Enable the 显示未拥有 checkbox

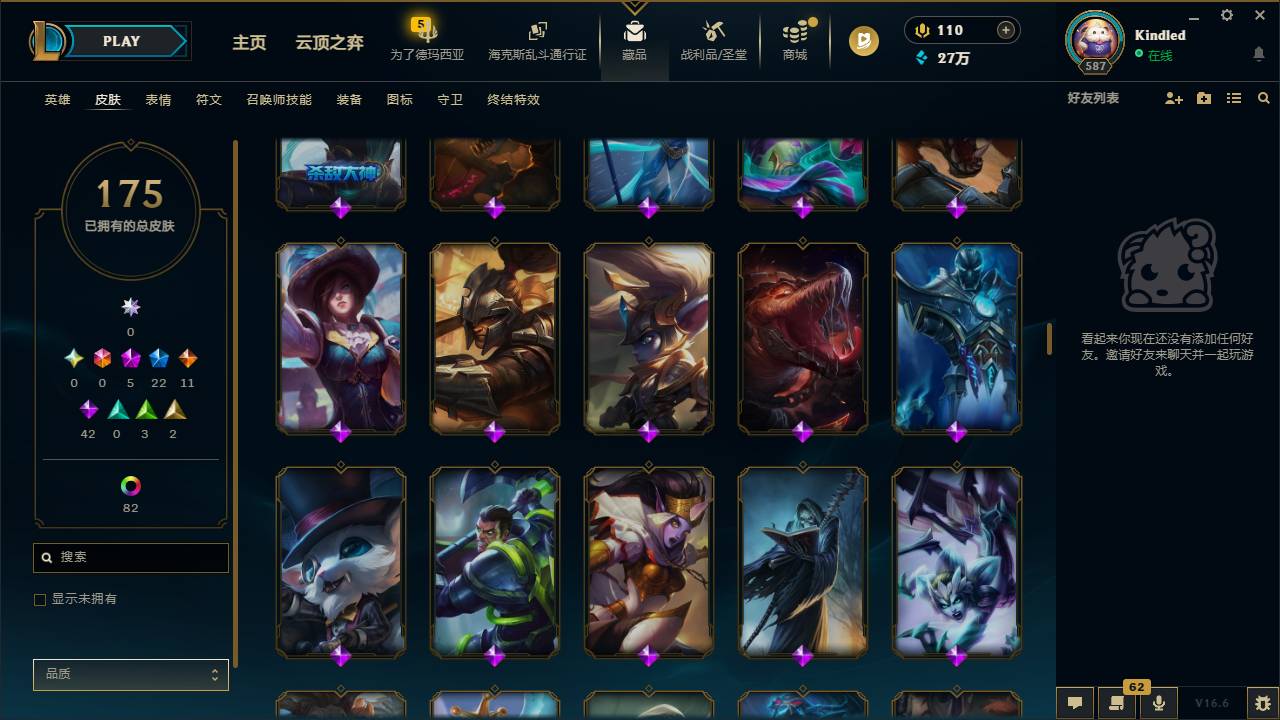point(40,599)
